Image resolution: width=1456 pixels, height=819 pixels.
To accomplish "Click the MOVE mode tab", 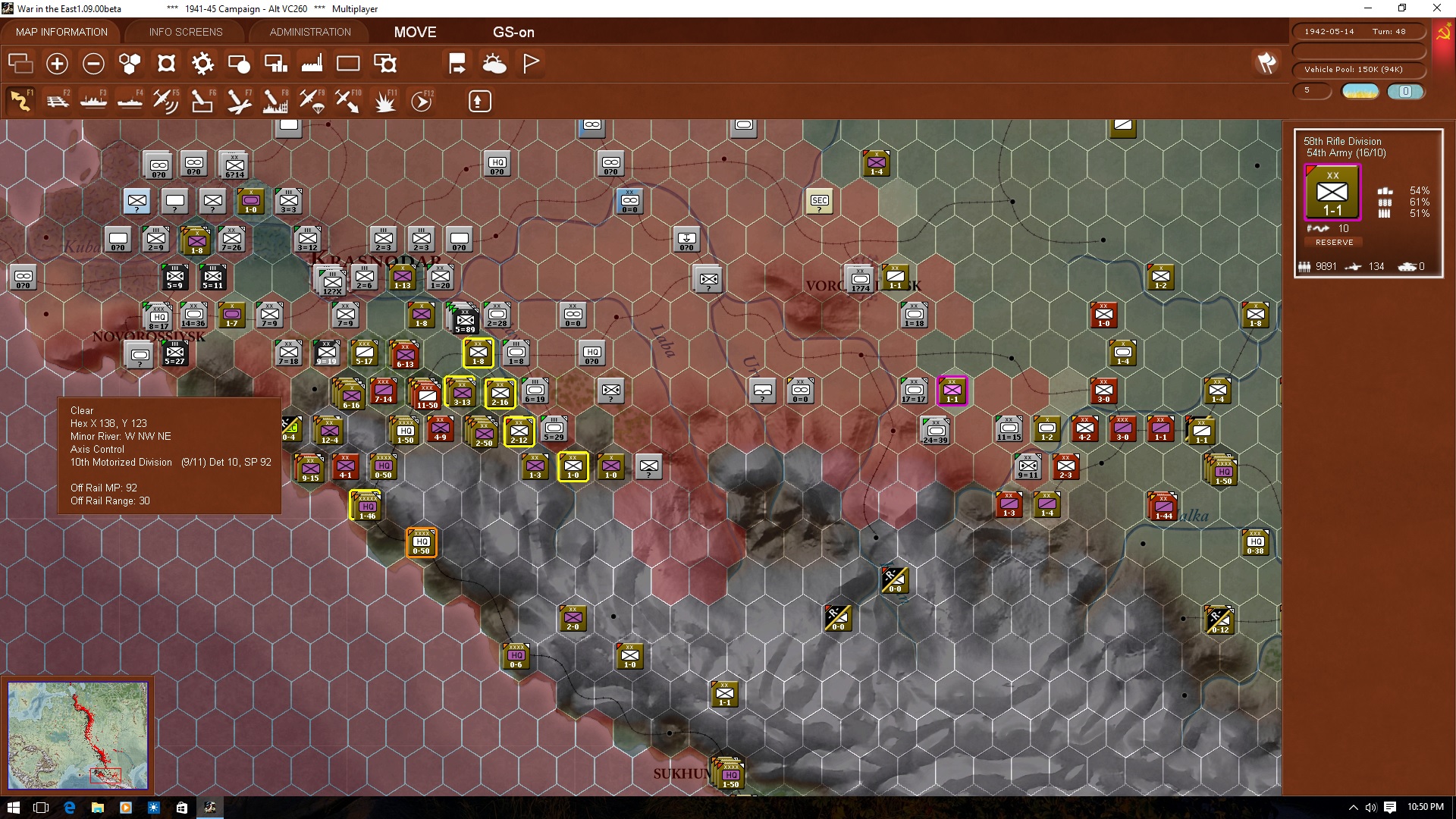I will tap(414, 32).
